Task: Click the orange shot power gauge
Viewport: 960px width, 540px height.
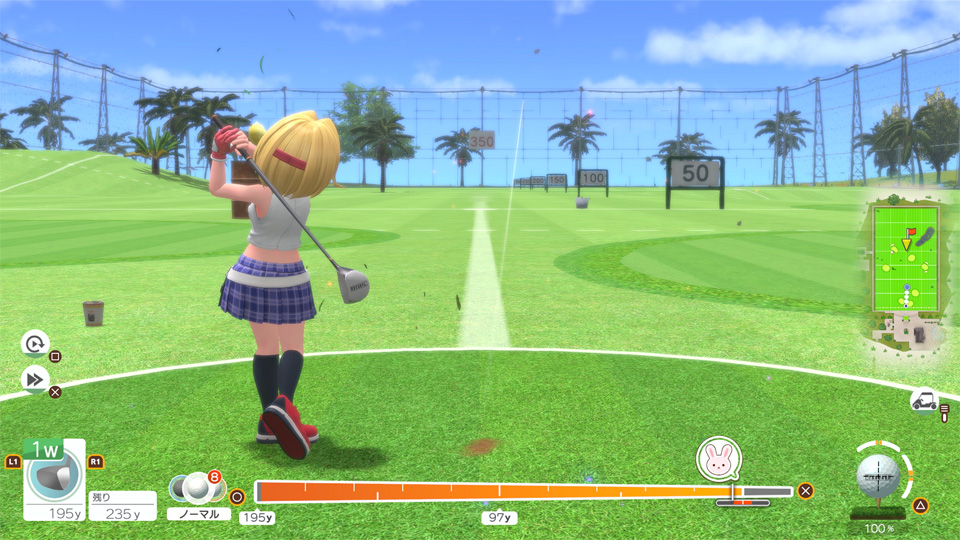Action: pyautogui.click(x=495, y=491)
